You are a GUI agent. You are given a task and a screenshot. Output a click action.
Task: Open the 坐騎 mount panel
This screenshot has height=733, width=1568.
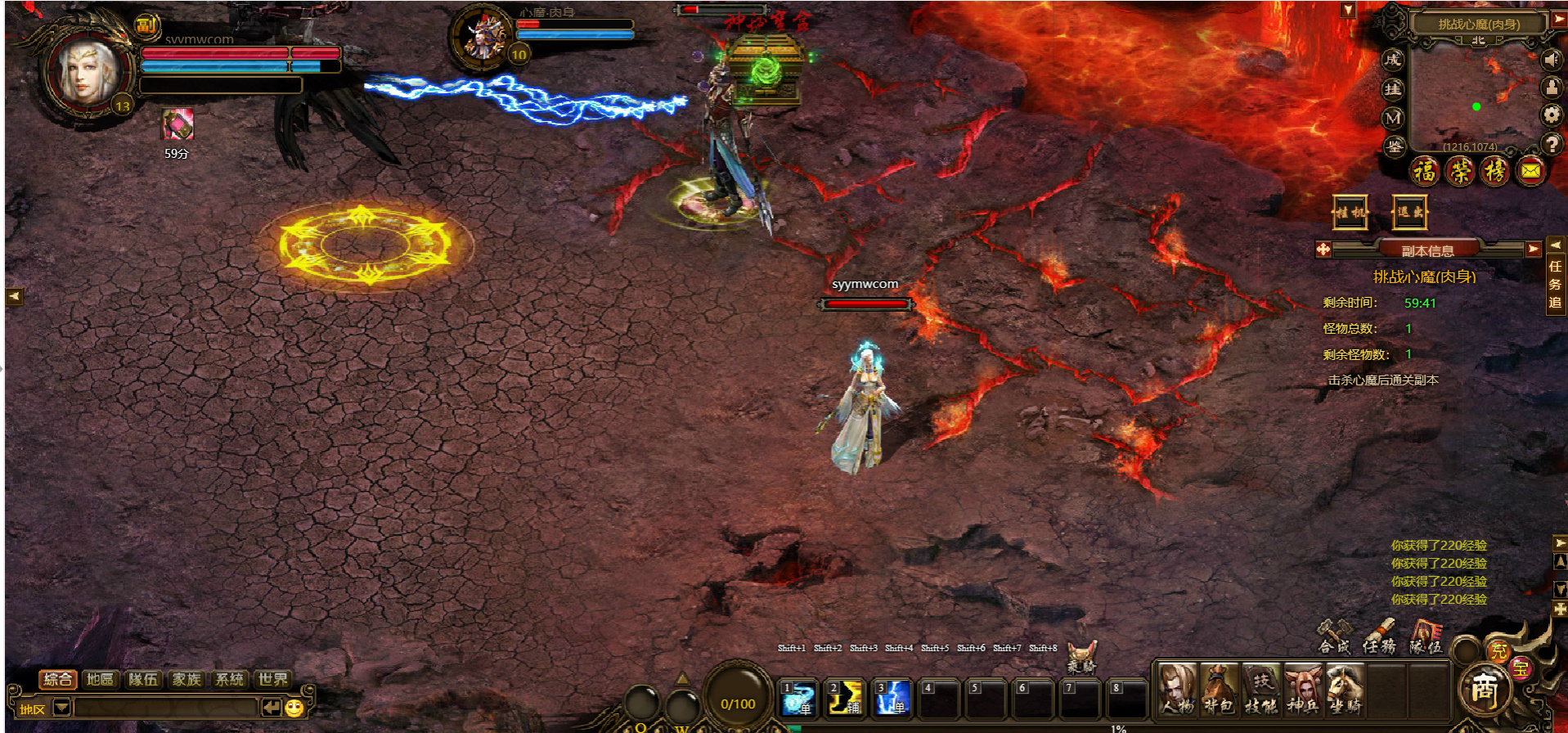(1344, 690)
